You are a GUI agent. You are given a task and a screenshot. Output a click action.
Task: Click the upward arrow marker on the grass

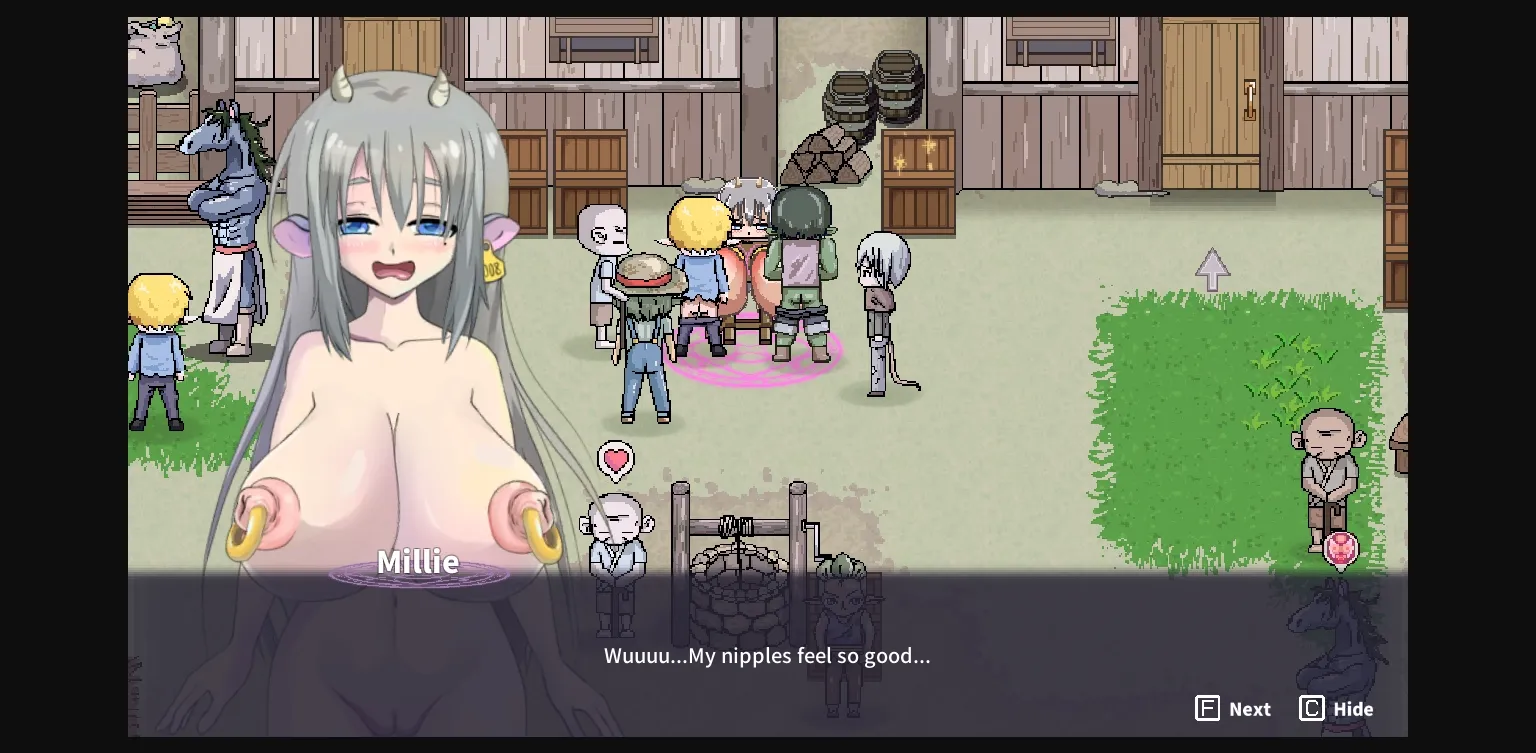pos(1212,270)
